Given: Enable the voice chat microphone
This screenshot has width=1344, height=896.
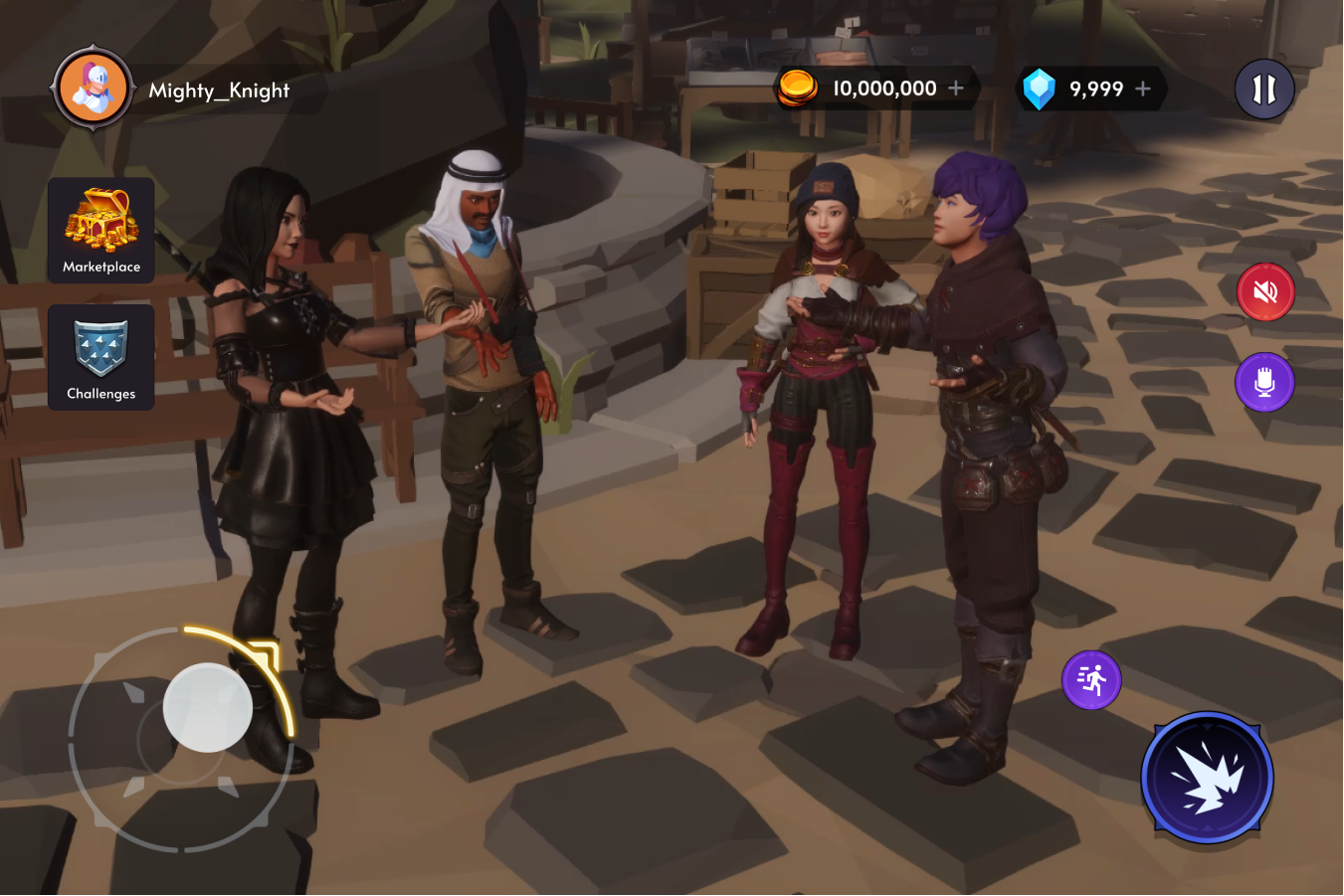Looking at the screenshot, I should [x=1263, y=382].
